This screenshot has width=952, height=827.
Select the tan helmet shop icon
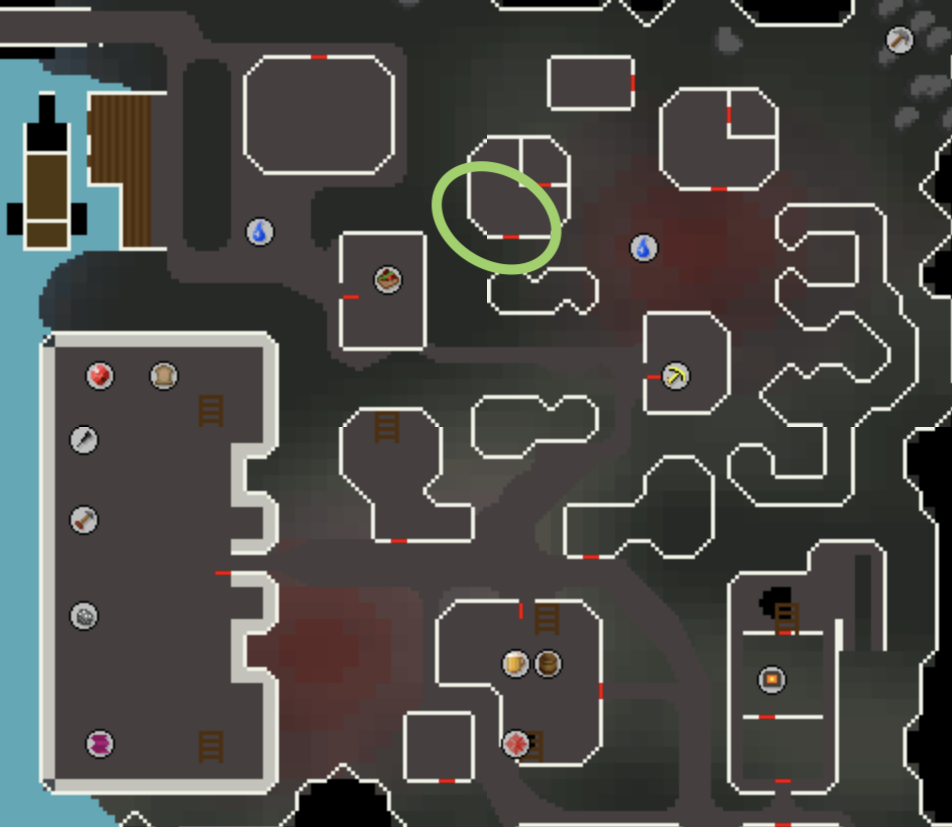pos(163,376)
